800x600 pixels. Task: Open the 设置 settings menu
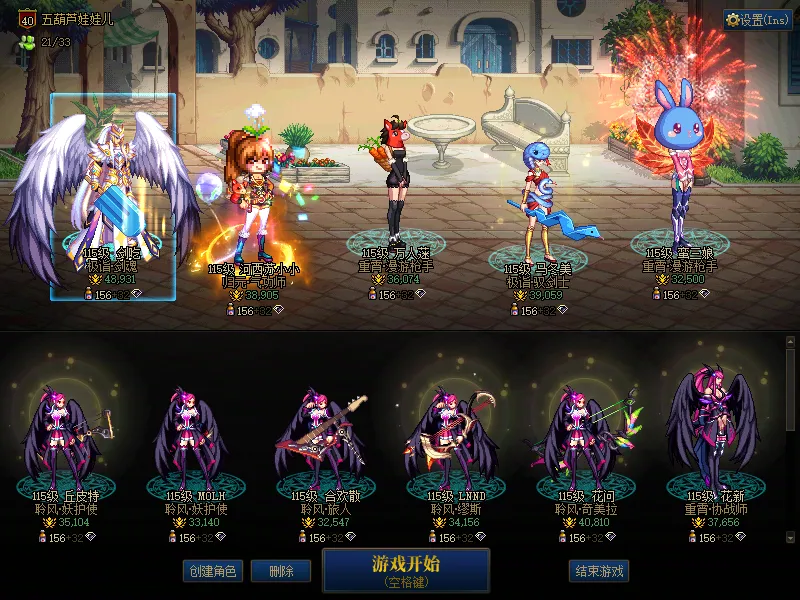pyautogui.click(x=758, y=19)
